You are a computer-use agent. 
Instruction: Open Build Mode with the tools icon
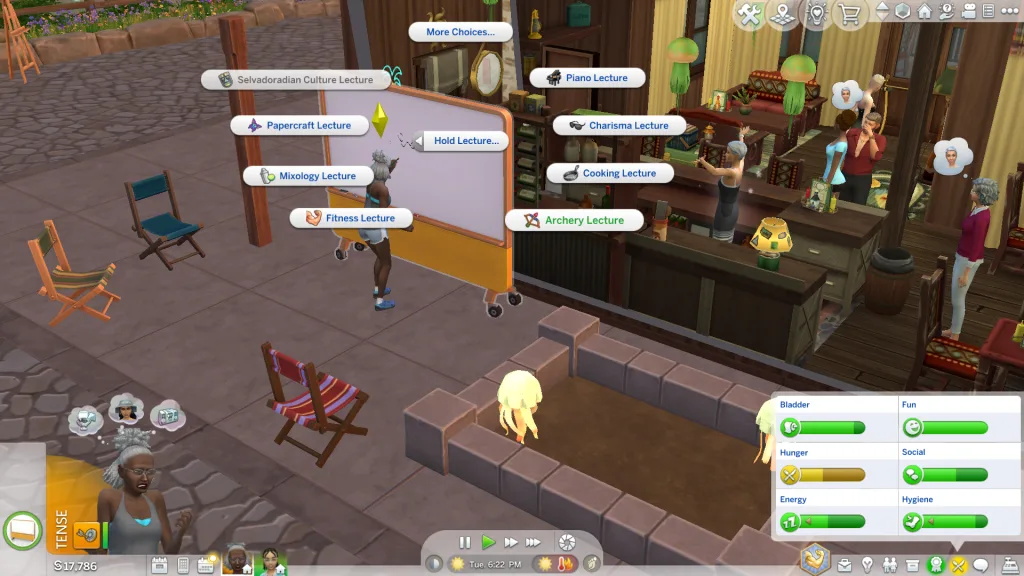pyautogui.click(x=749, y=14)
